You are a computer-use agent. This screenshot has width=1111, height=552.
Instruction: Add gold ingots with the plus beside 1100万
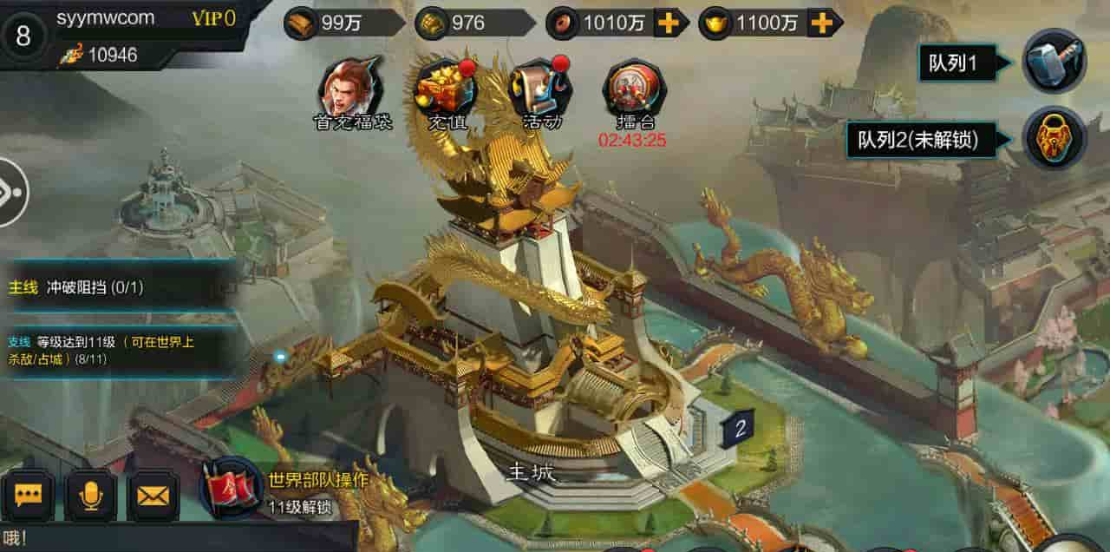click(820, 23)
